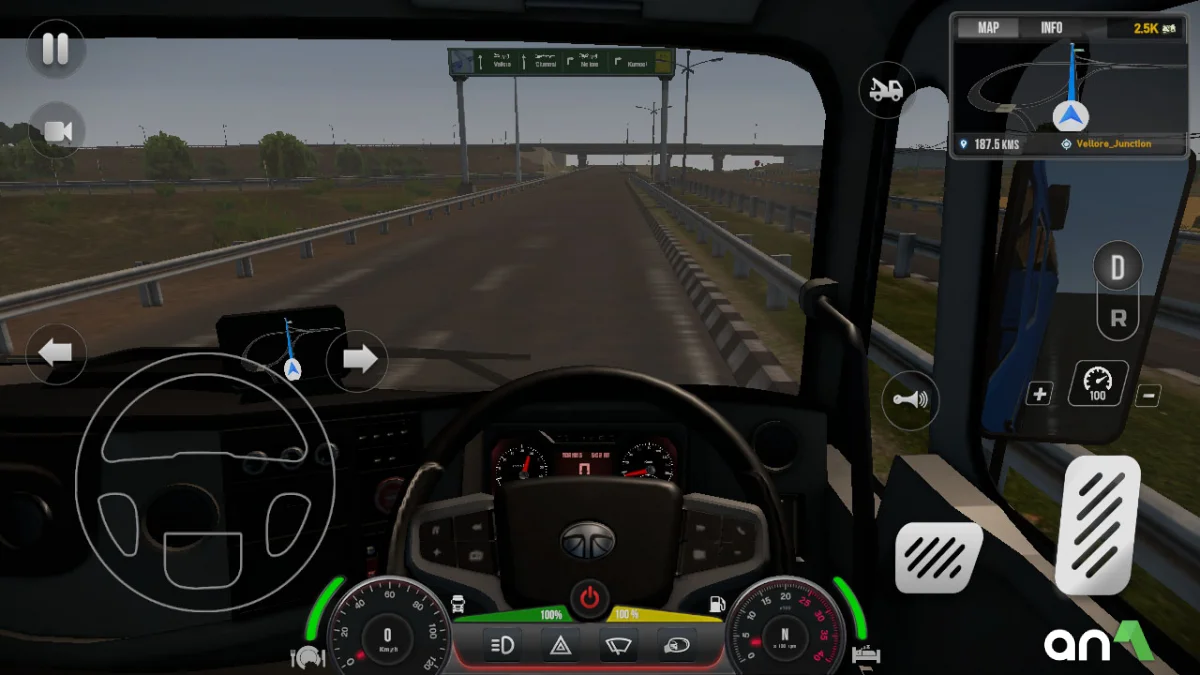Toggle the cruise control speedometer button
The image size is (1200, 675).
1097,384
